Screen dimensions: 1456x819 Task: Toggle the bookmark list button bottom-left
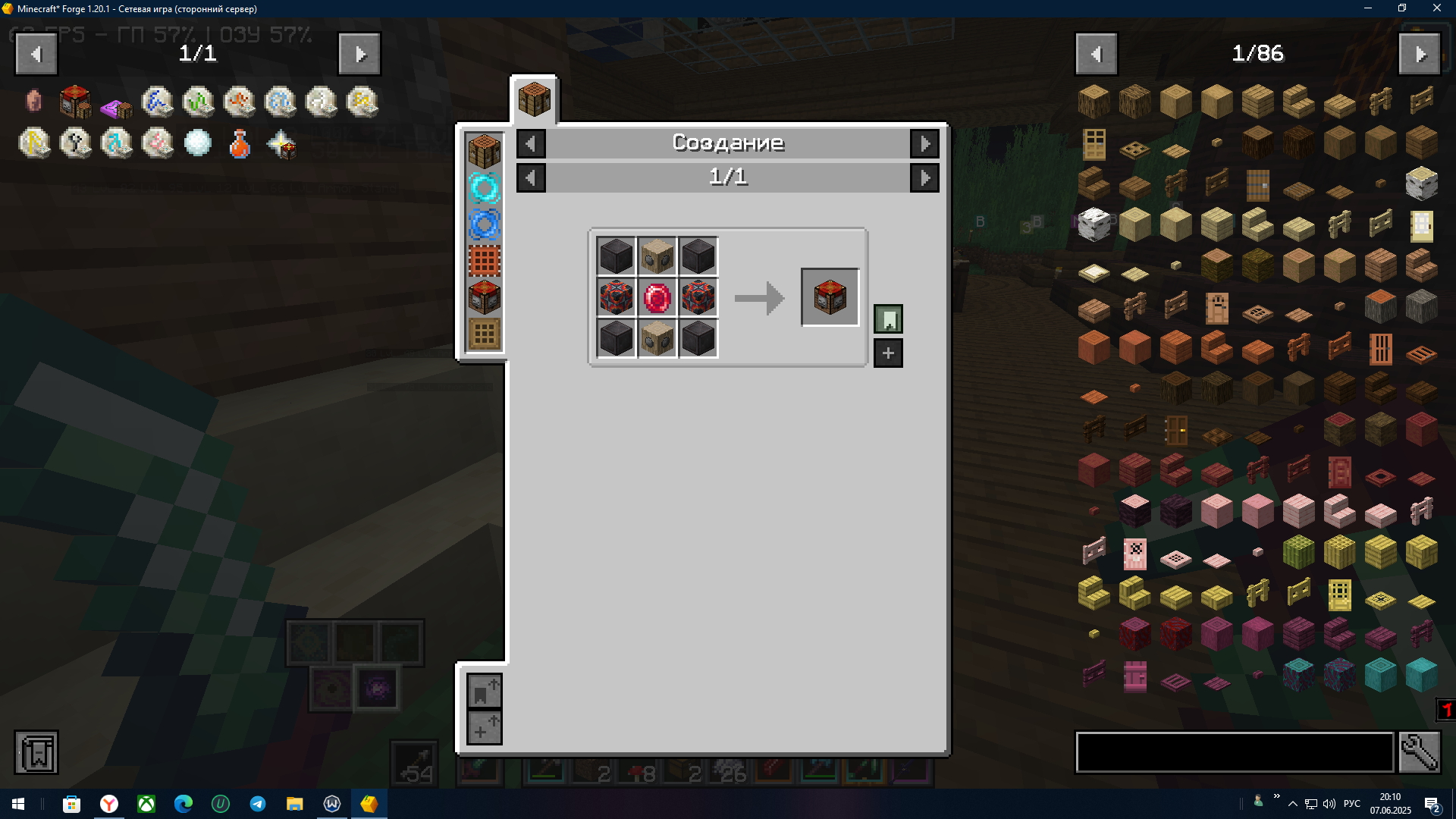tap(36, 752)
